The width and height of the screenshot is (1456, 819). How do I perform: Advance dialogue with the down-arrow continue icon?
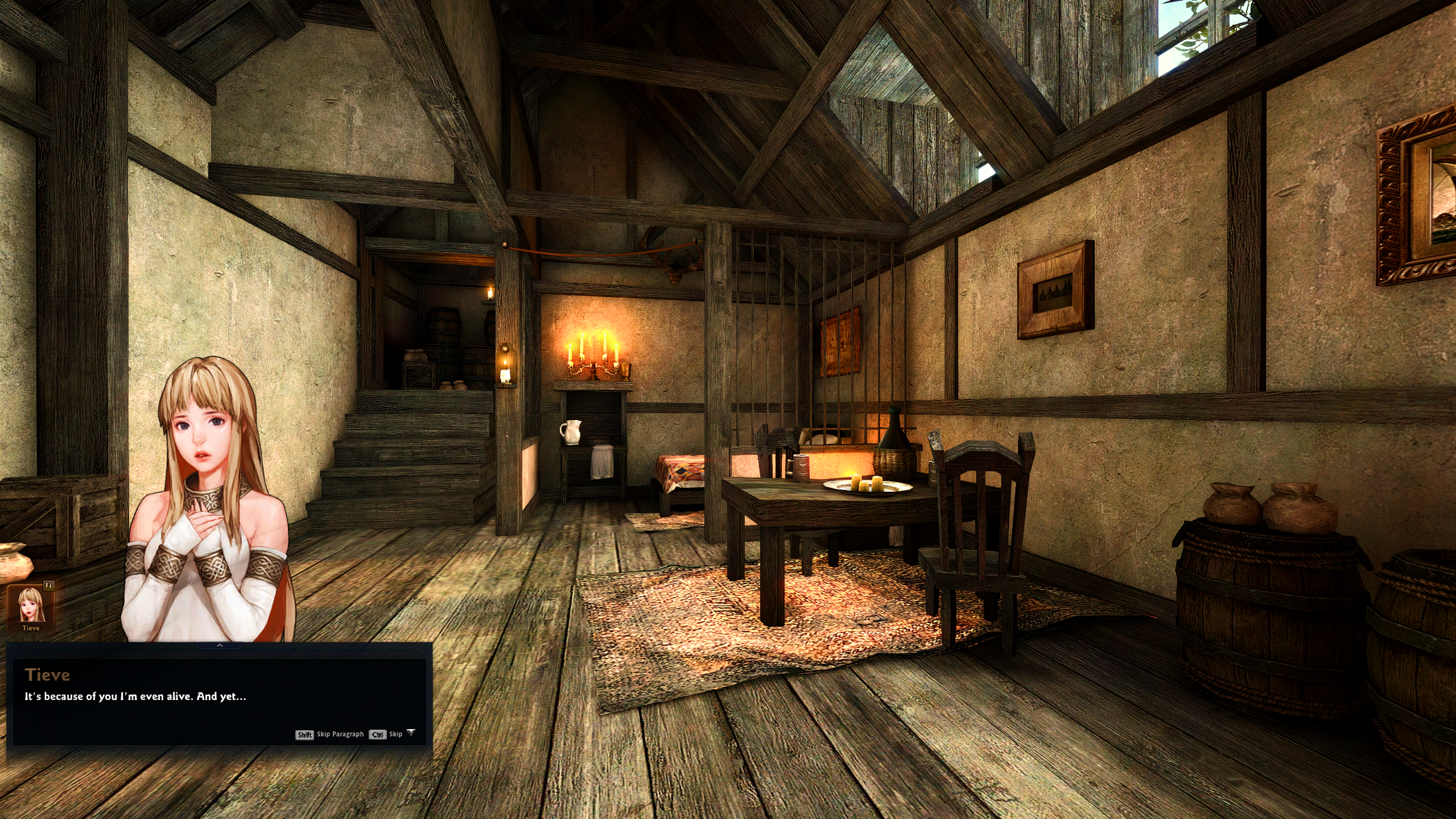(411, 733)
